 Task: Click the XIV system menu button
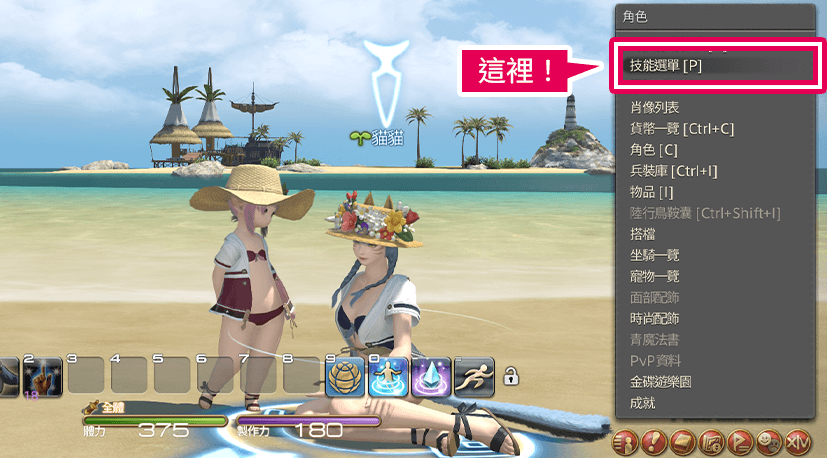(x=797, y=440)
